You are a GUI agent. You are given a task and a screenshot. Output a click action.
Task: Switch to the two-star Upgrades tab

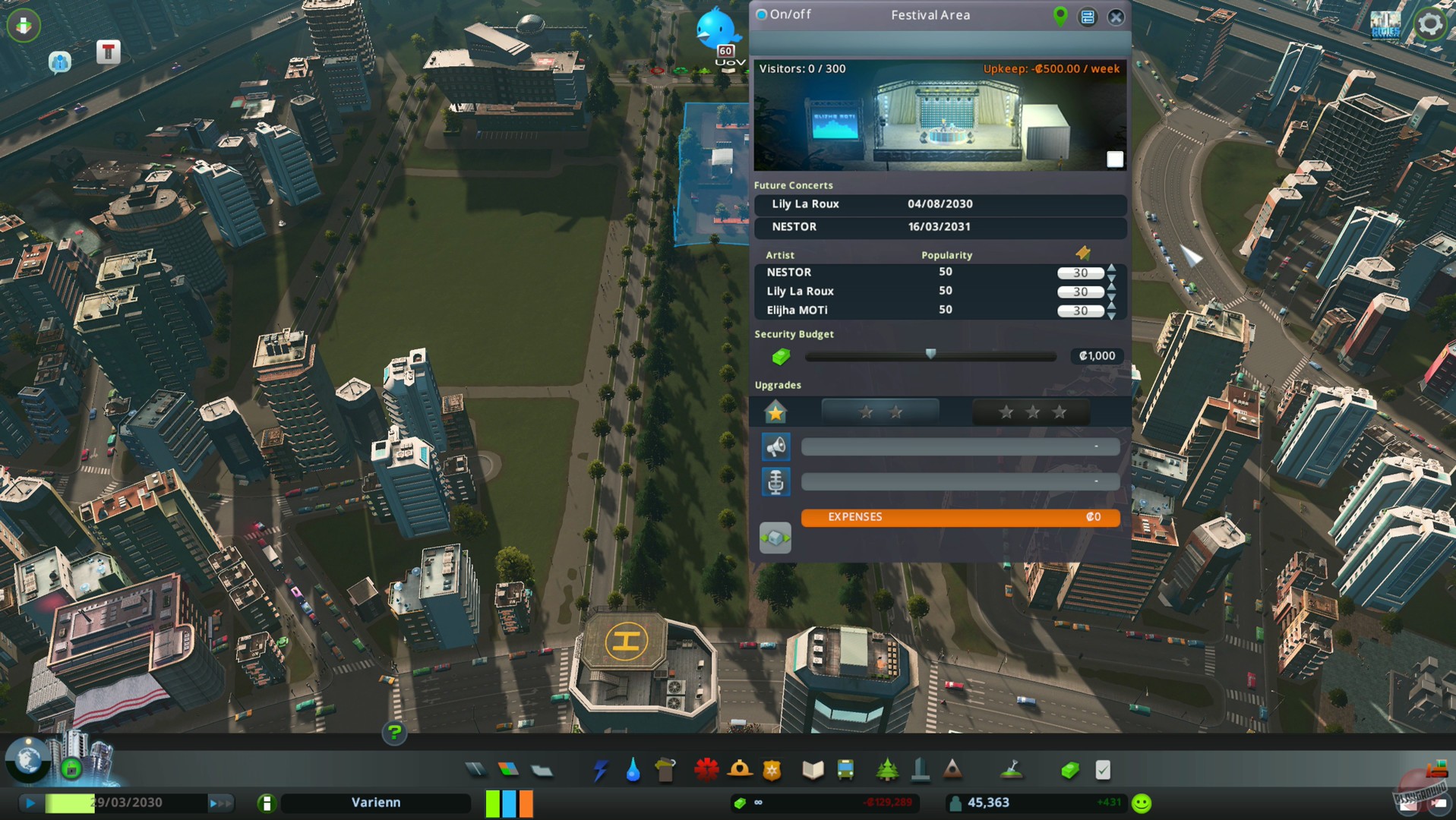point(880,412)
